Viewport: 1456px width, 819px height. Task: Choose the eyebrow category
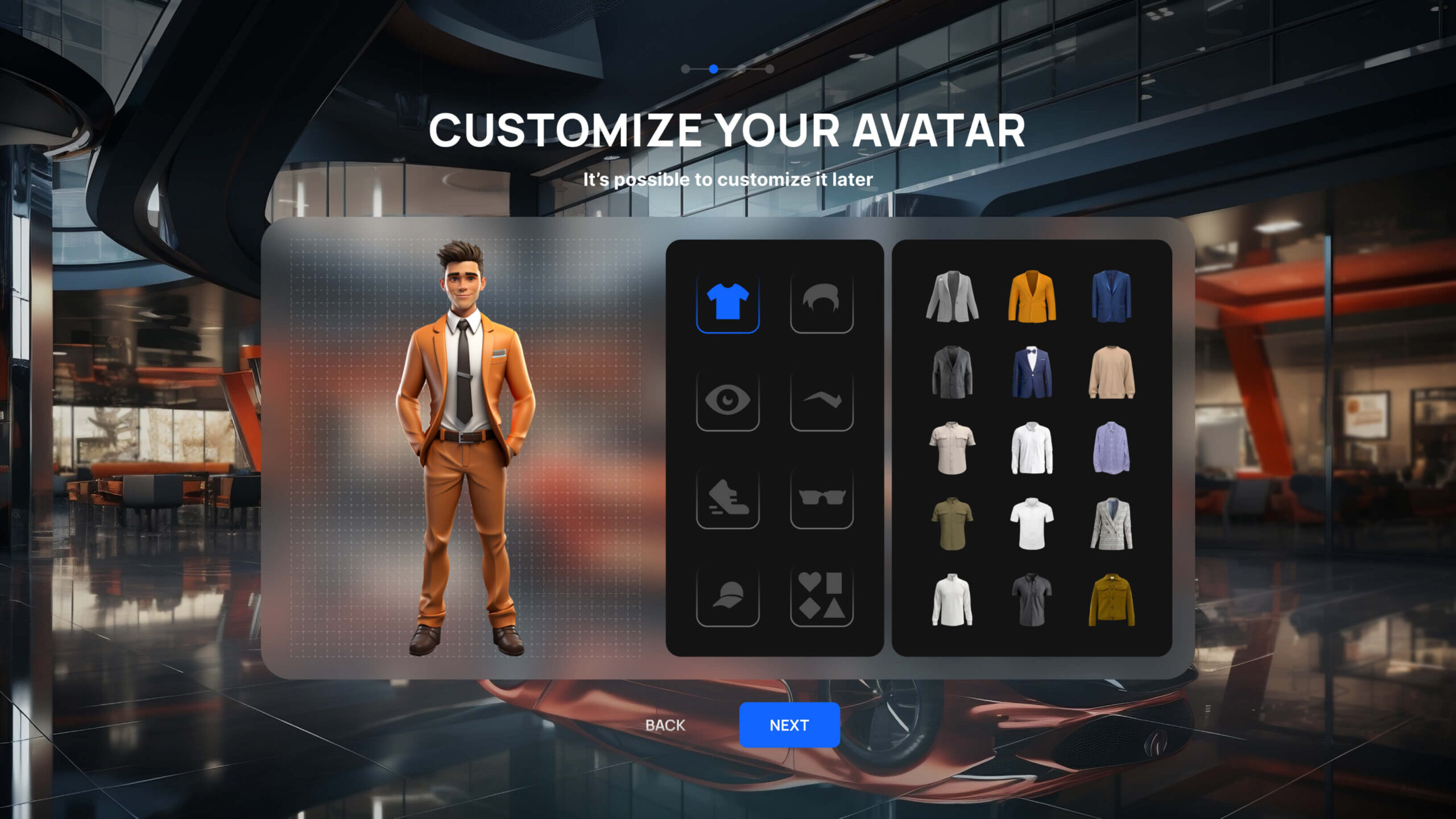pos(821,400)
